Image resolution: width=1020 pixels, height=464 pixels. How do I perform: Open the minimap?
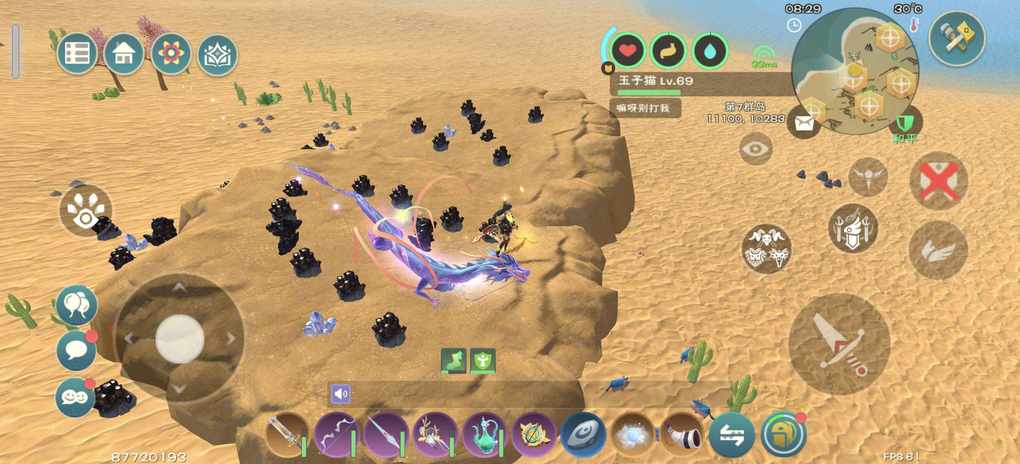tap(855, 70)
